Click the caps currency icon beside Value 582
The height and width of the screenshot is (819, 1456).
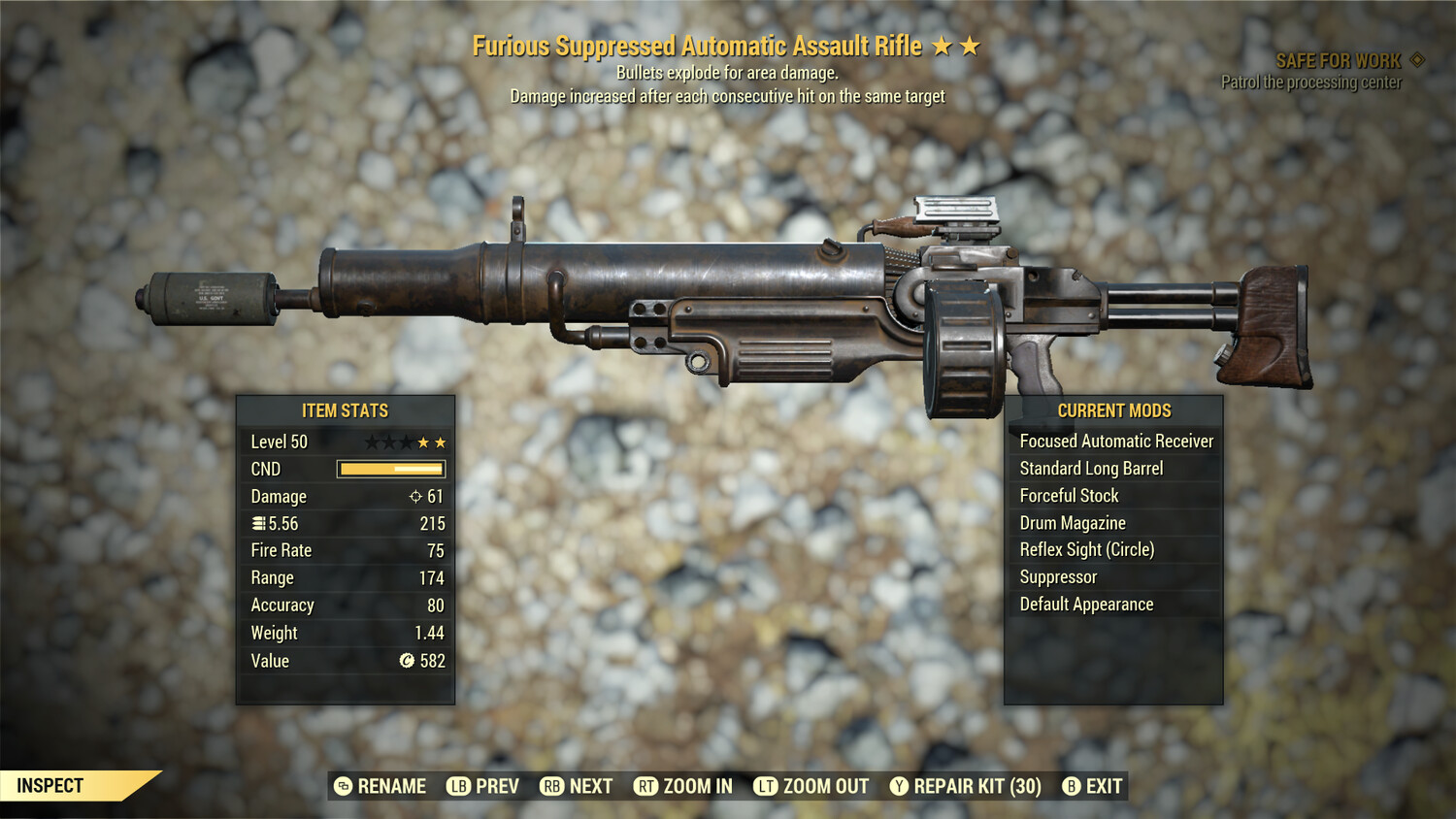[406, 662]
